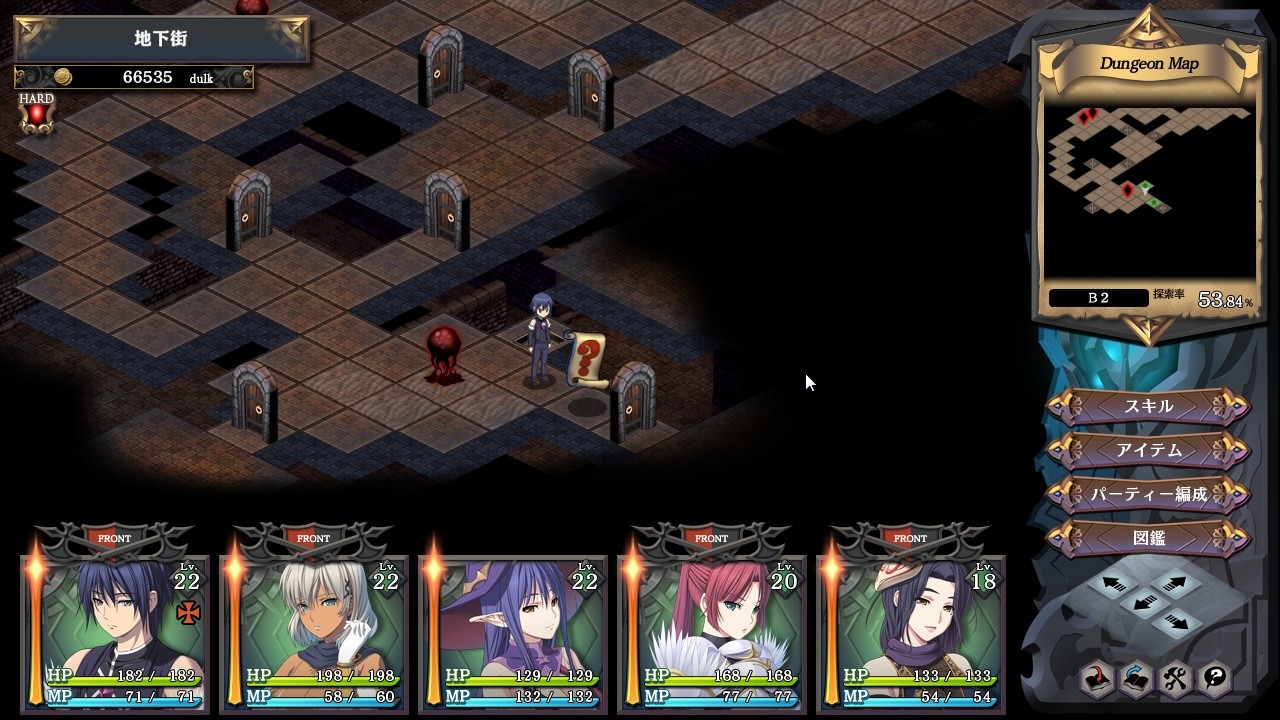Move with the up-right arrow pad button
The width and height of the screenshot is (1280, 720).
(1176, 582)
